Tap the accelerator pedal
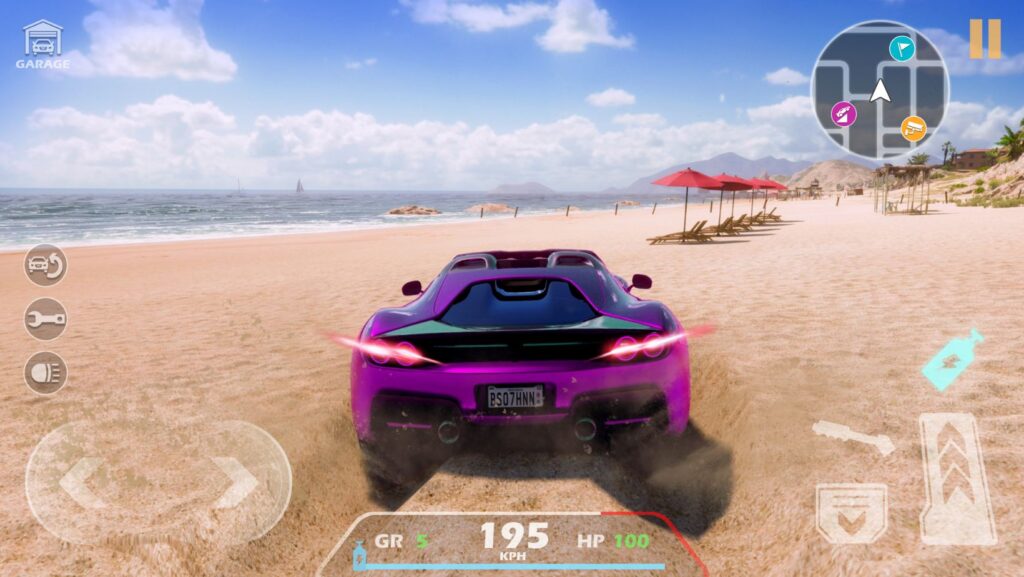Image resolution: width=1024 pixels, height=577 pixels. (957, 478)
